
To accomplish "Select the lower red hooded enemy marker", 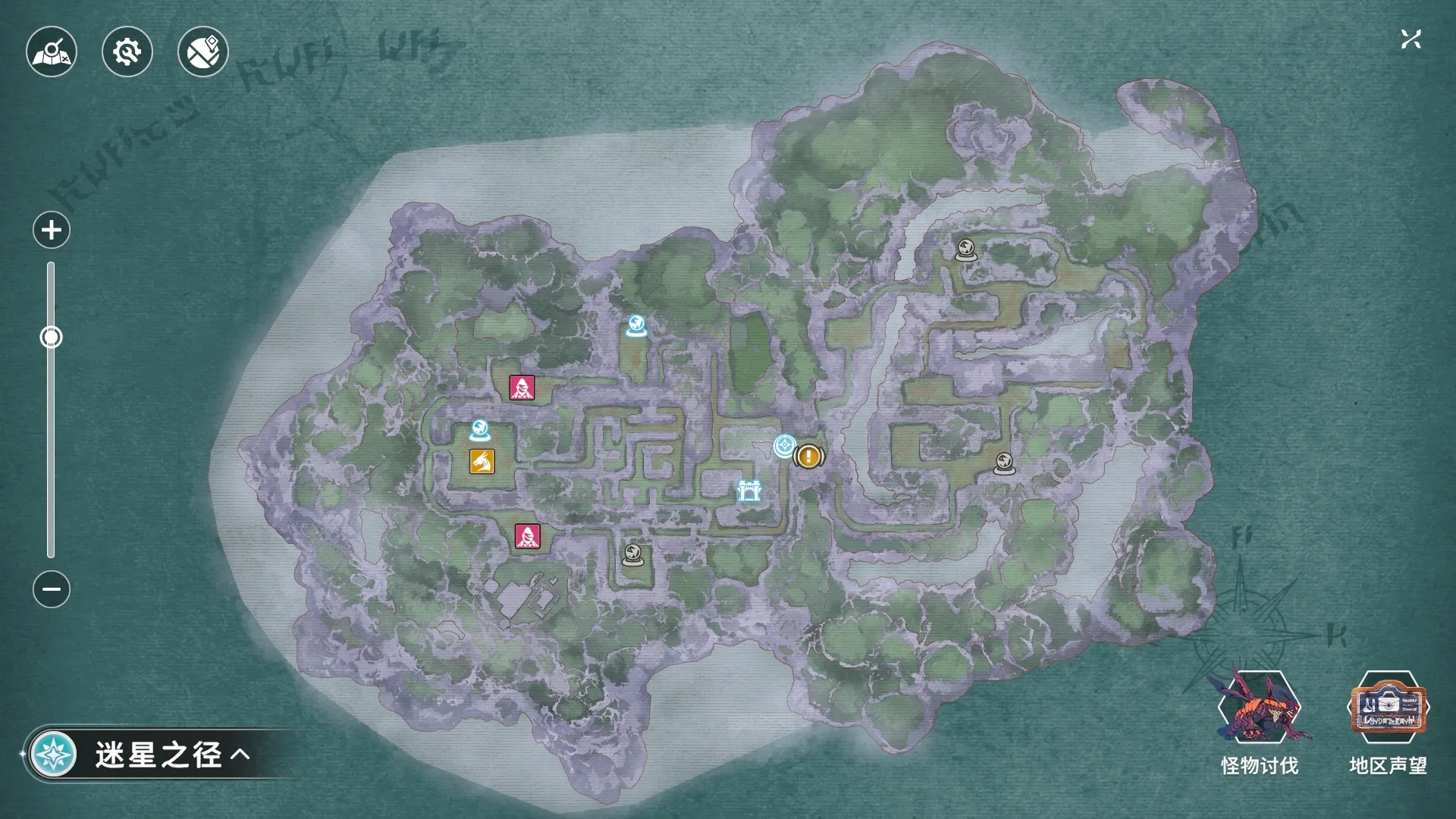I will pos(528,536).
